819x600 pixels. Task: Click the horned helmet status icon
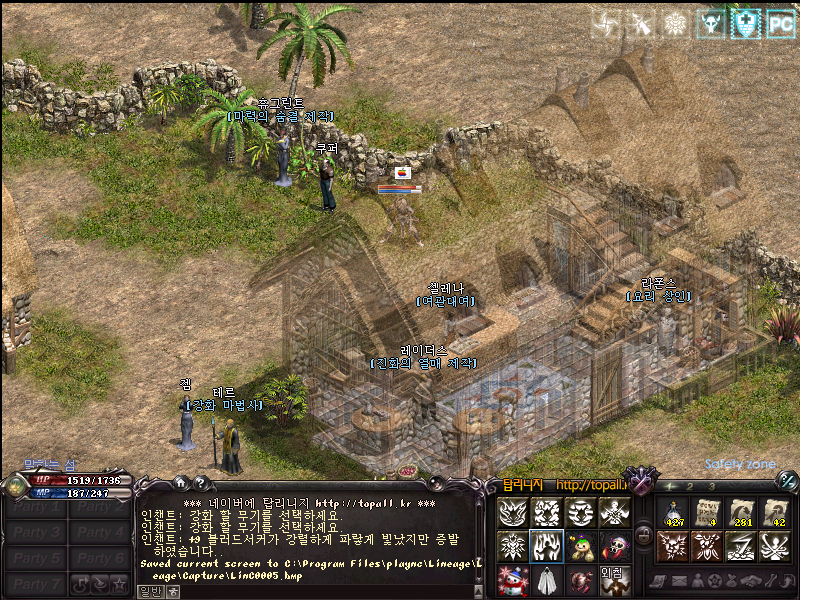(x=711, y=23)
